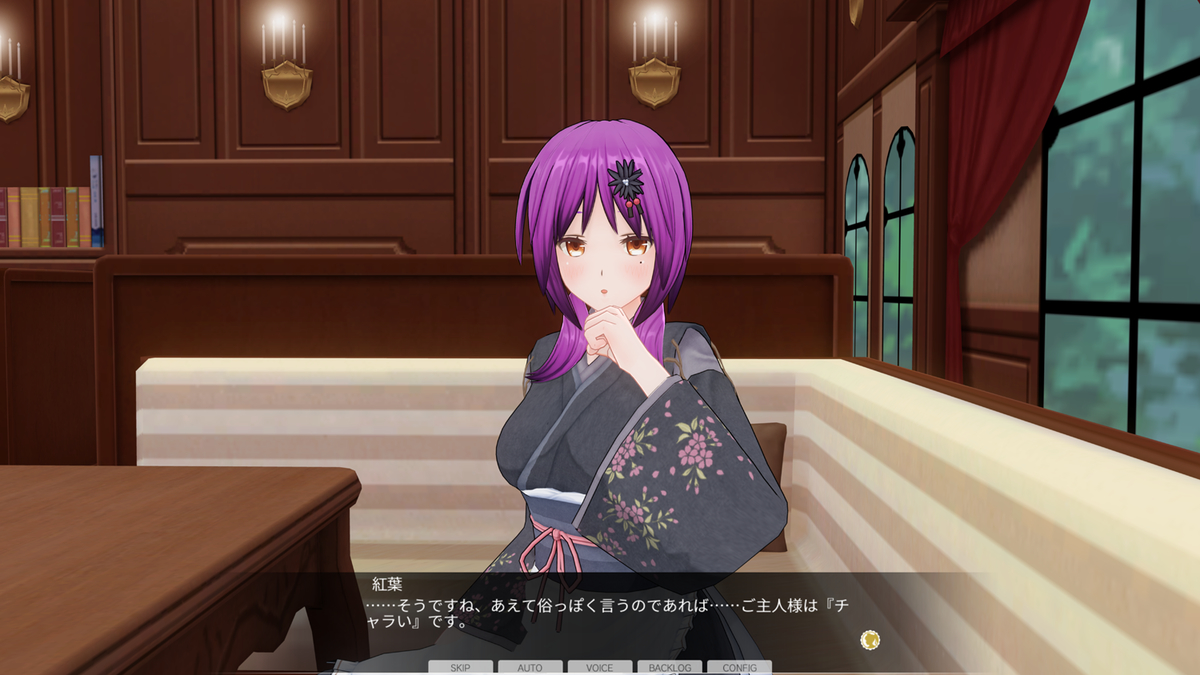The width and height of the screenshot is (1200, 675).
Task: Click the SKIP button
Action: click(x=460, y=667)
